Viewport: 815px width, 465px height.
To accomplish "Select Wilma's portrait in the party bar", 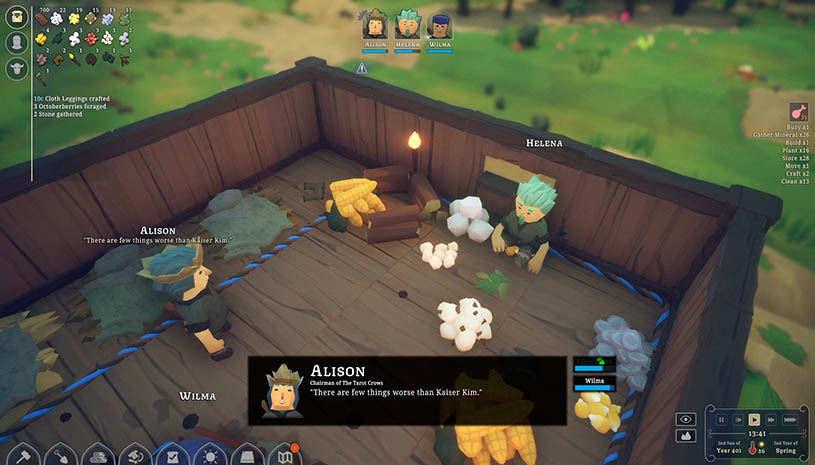I will [x=439, y=25].
